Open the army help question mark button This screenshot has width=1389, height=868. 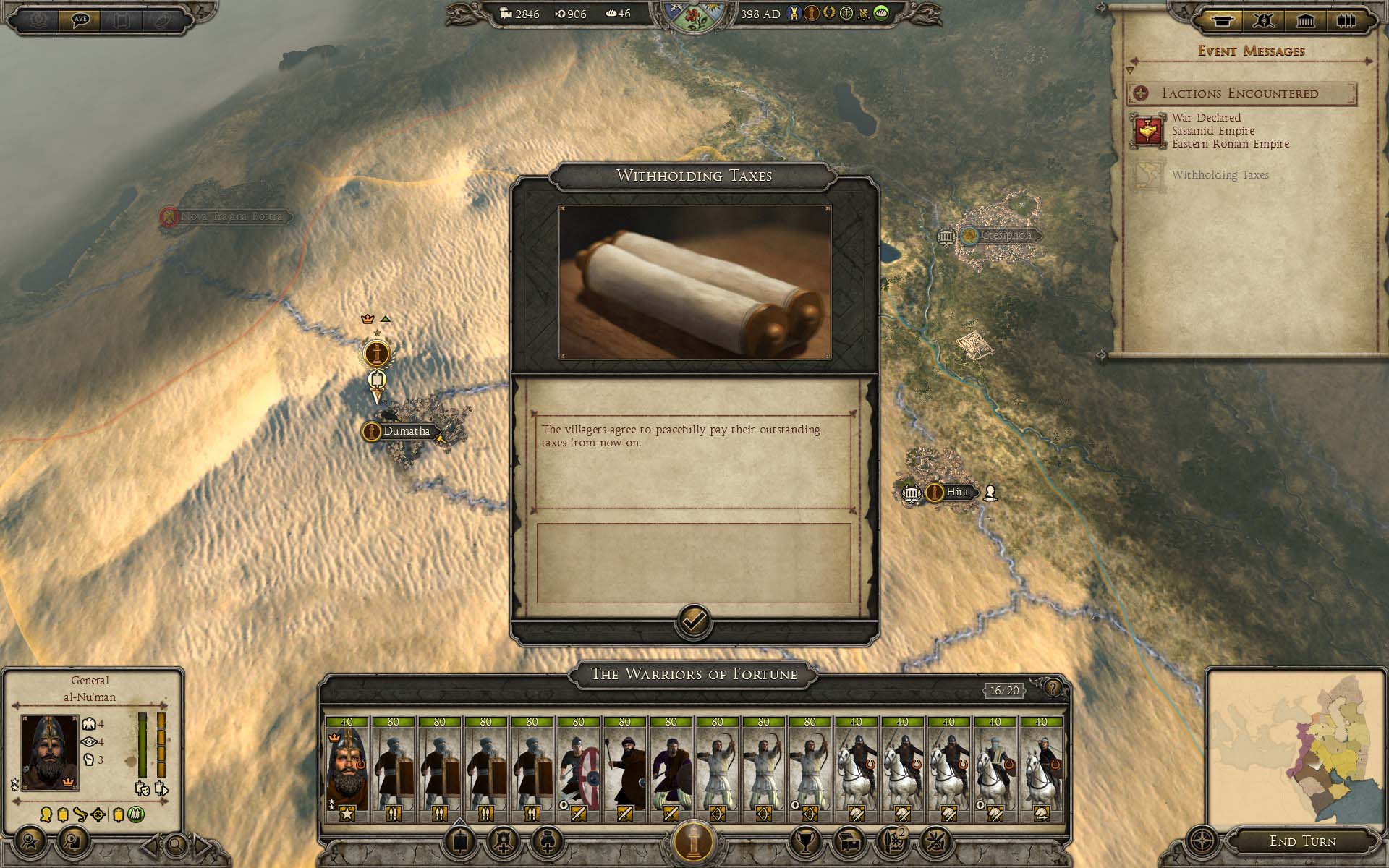(x=1053, y=688)
